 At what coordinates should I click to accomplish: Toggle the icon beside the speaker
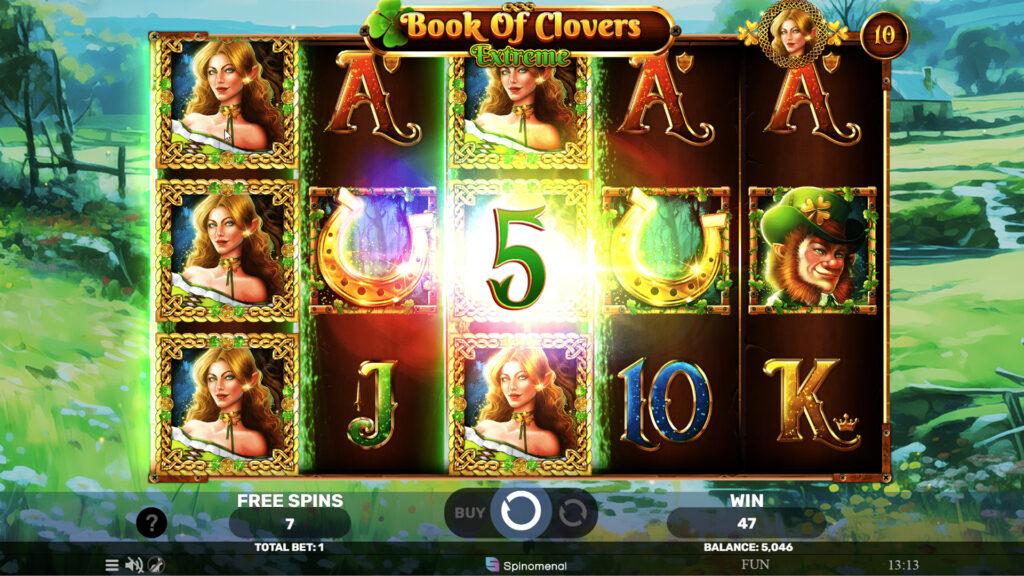156,565
